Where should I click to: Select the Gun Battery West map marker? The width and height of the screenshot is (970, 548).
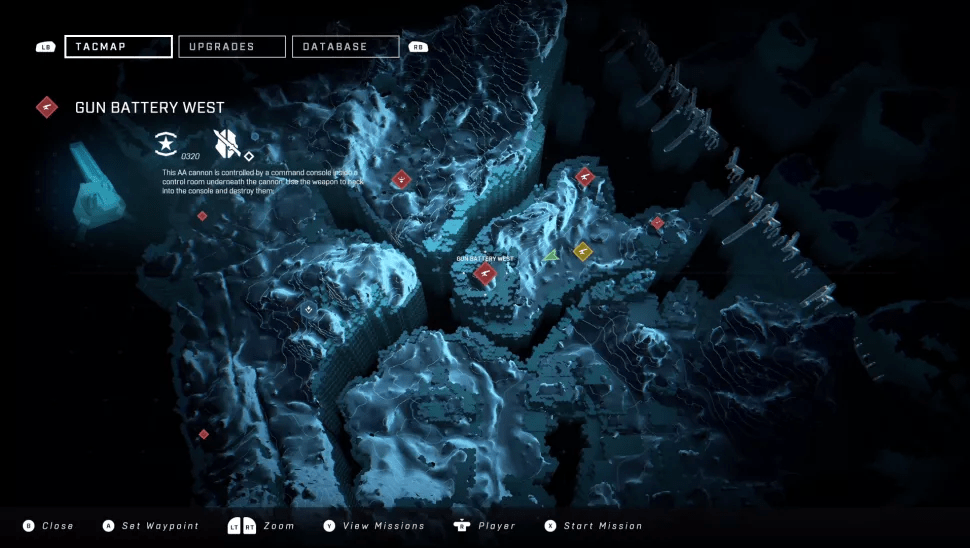pos(485,273)
